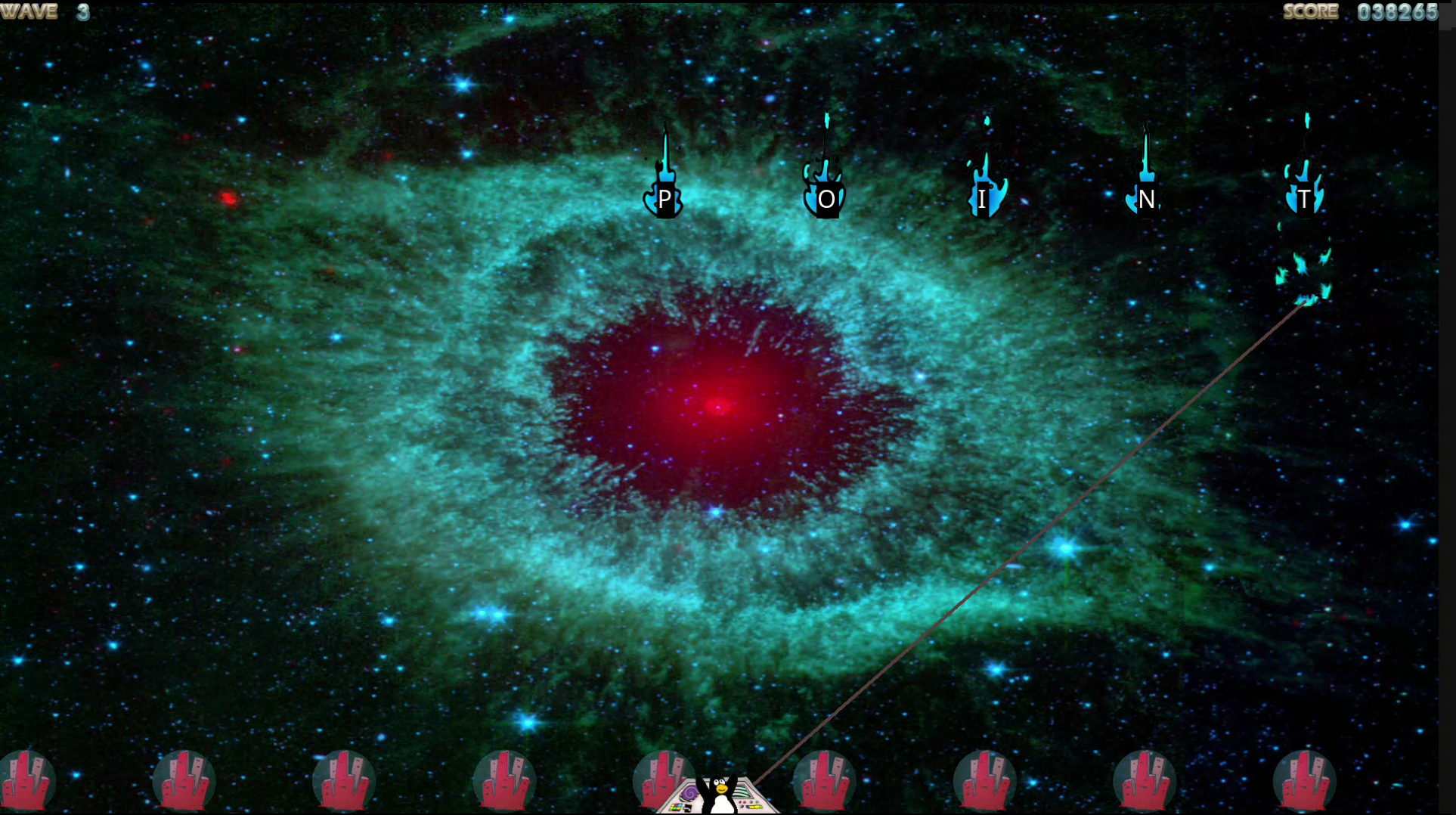Target the comet letter I
The height and width of the screenshot is (815, 1456).
click(x=983, y=198)
